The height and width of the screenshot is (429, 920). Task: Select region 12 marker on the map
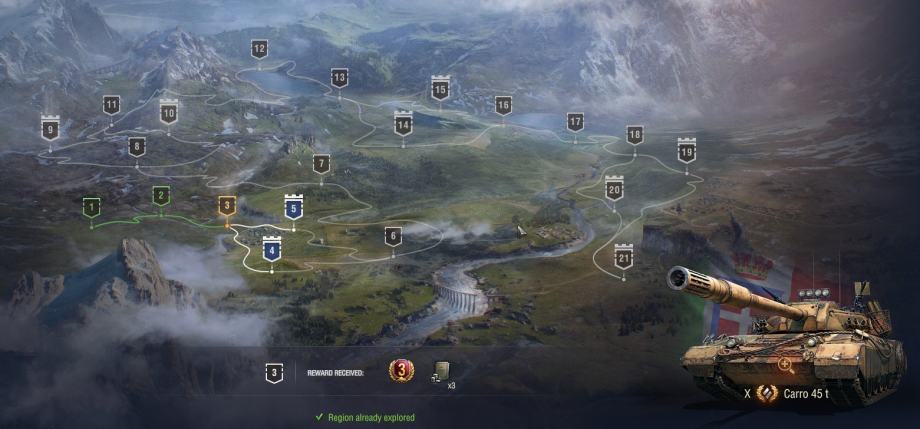[x=259, y=49]
